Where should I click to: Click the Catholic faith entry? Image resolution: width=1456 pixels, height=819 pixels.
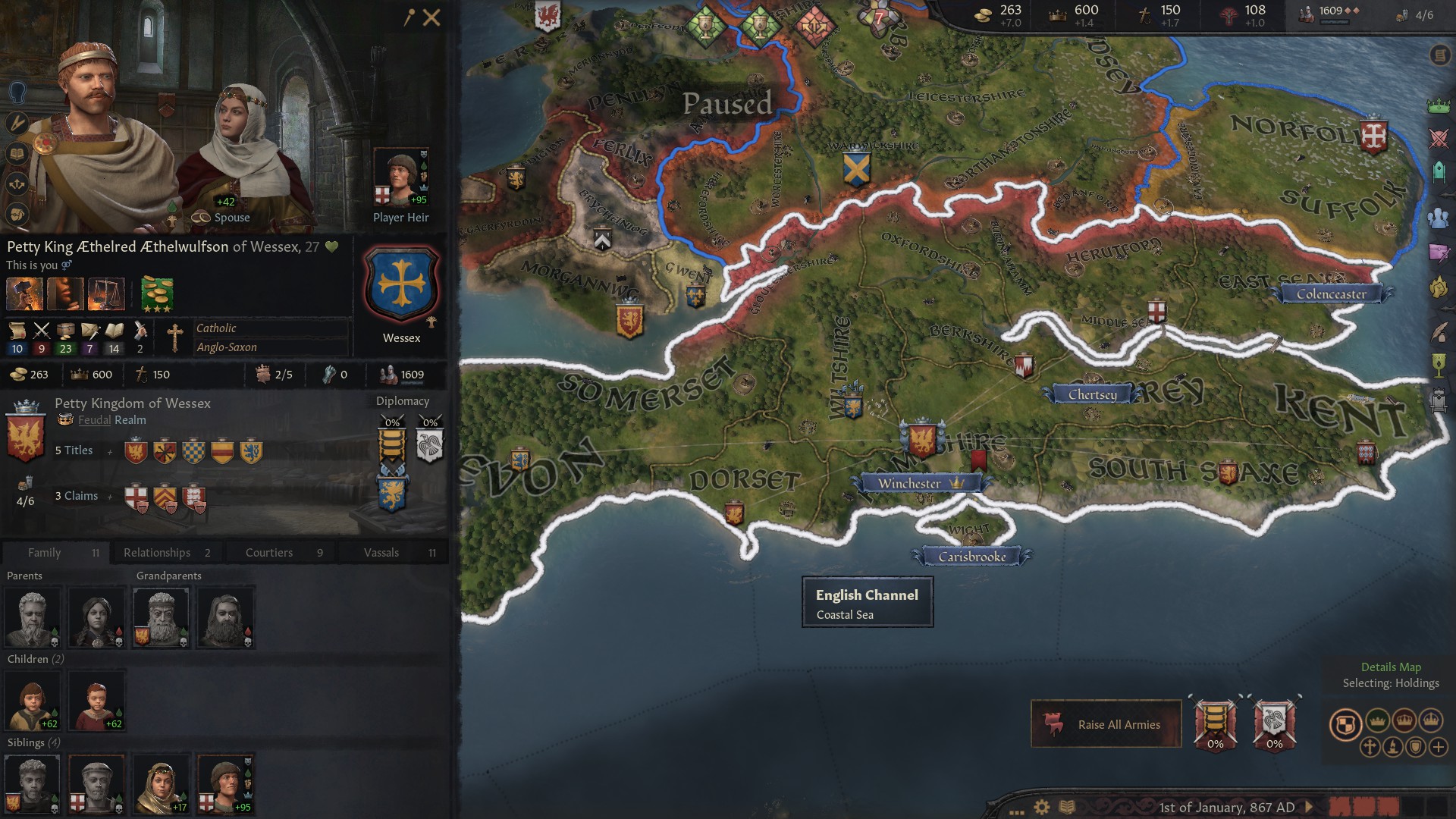pos(216,328)
